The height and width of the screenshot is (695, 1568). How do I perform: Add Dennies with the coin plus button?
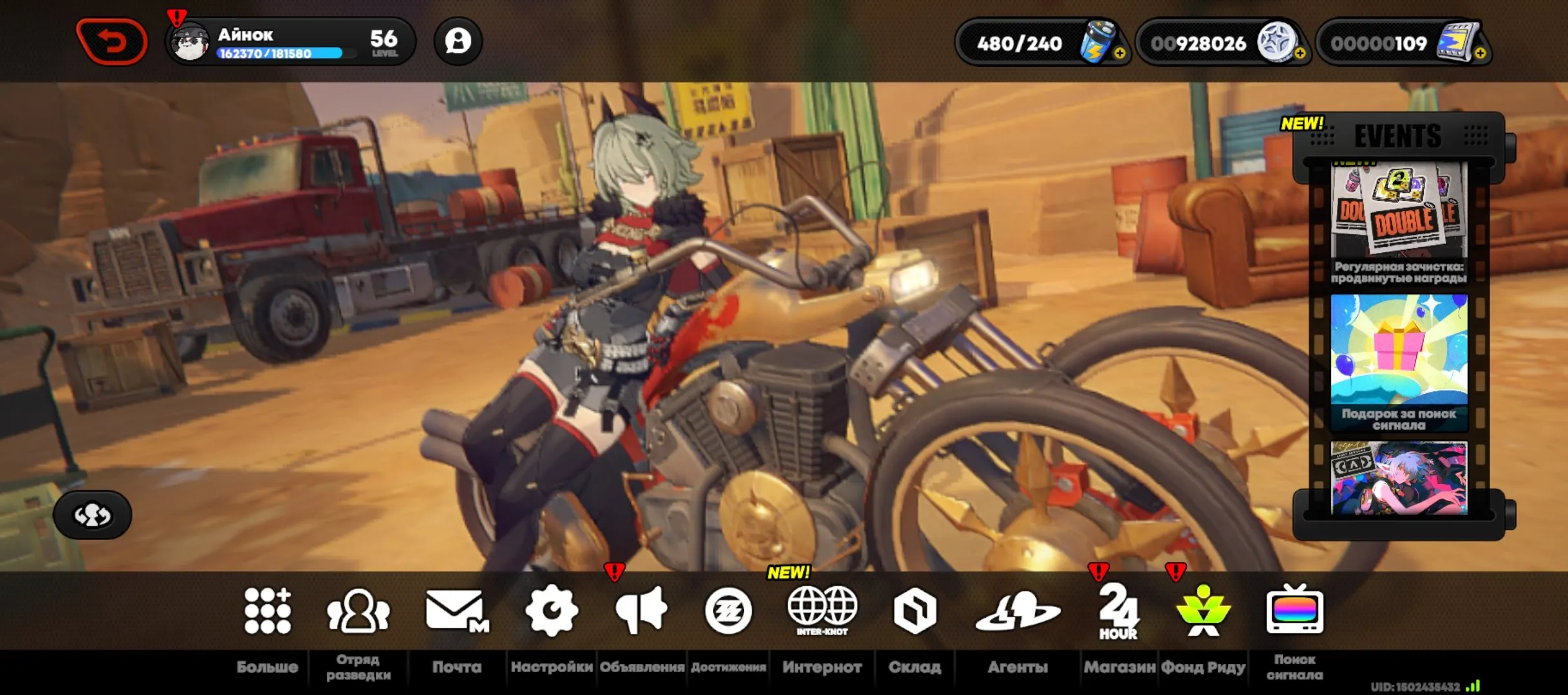pos(1300,53)
